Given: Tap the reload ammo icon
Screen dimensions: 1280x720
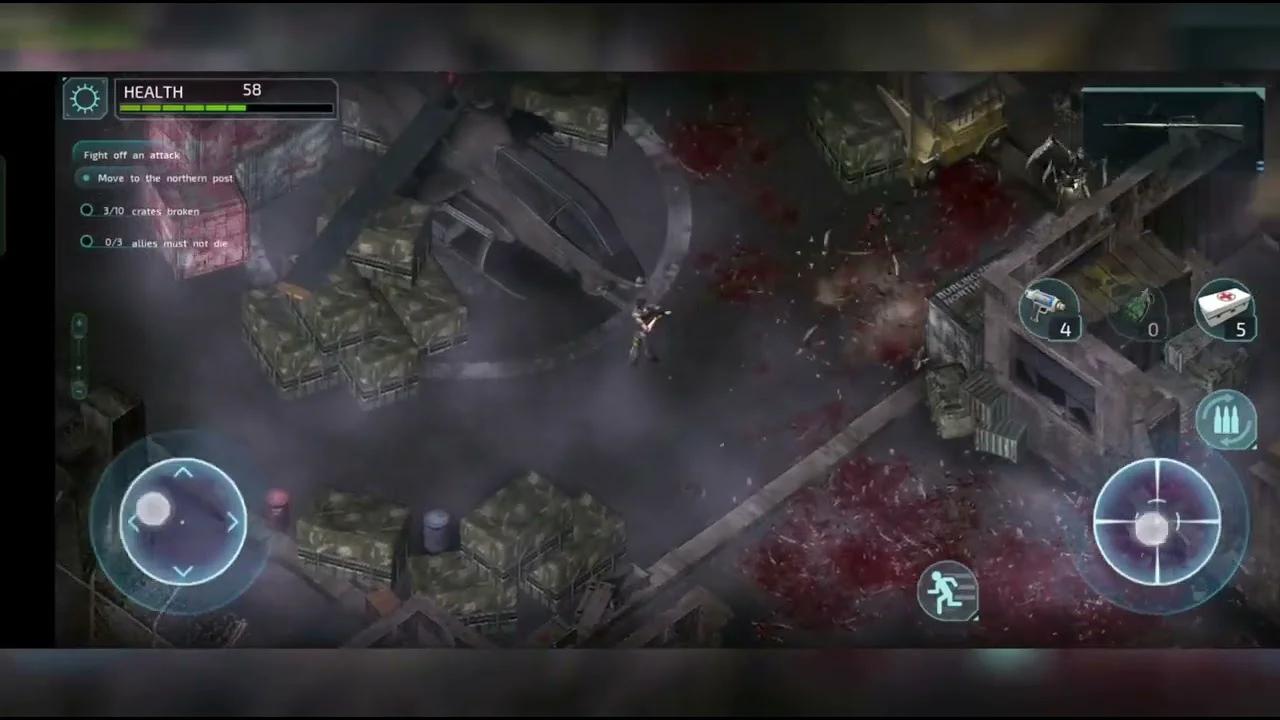Looking at the screenshot, I should tap(1228, 417).
